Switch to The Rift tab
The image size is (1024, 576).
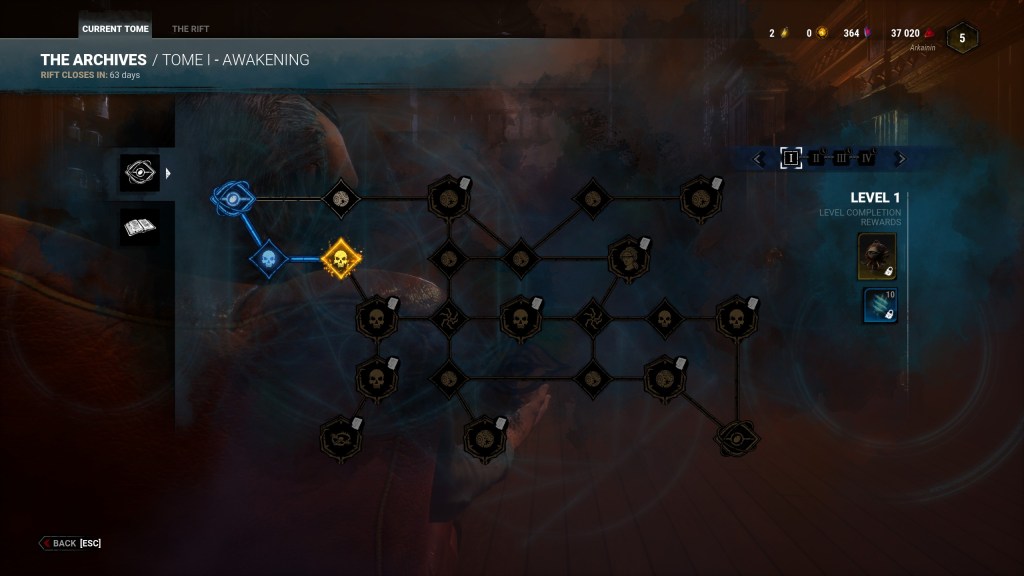(190, 29)
